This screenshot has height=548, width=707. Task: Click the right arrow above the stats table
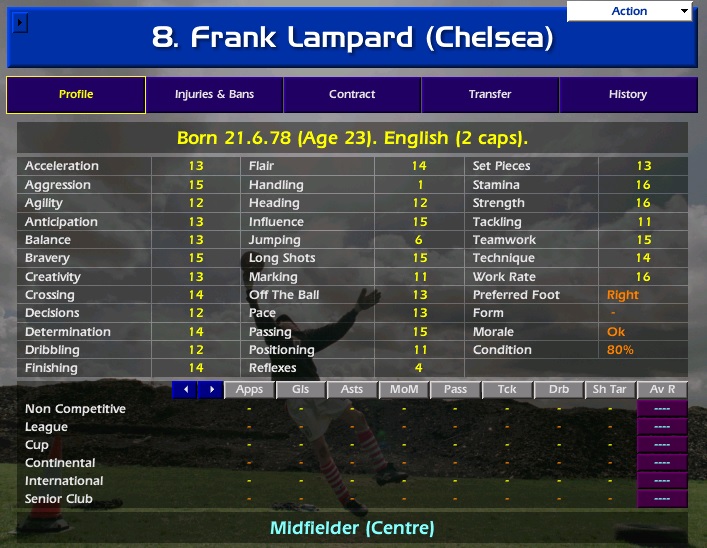210,389
